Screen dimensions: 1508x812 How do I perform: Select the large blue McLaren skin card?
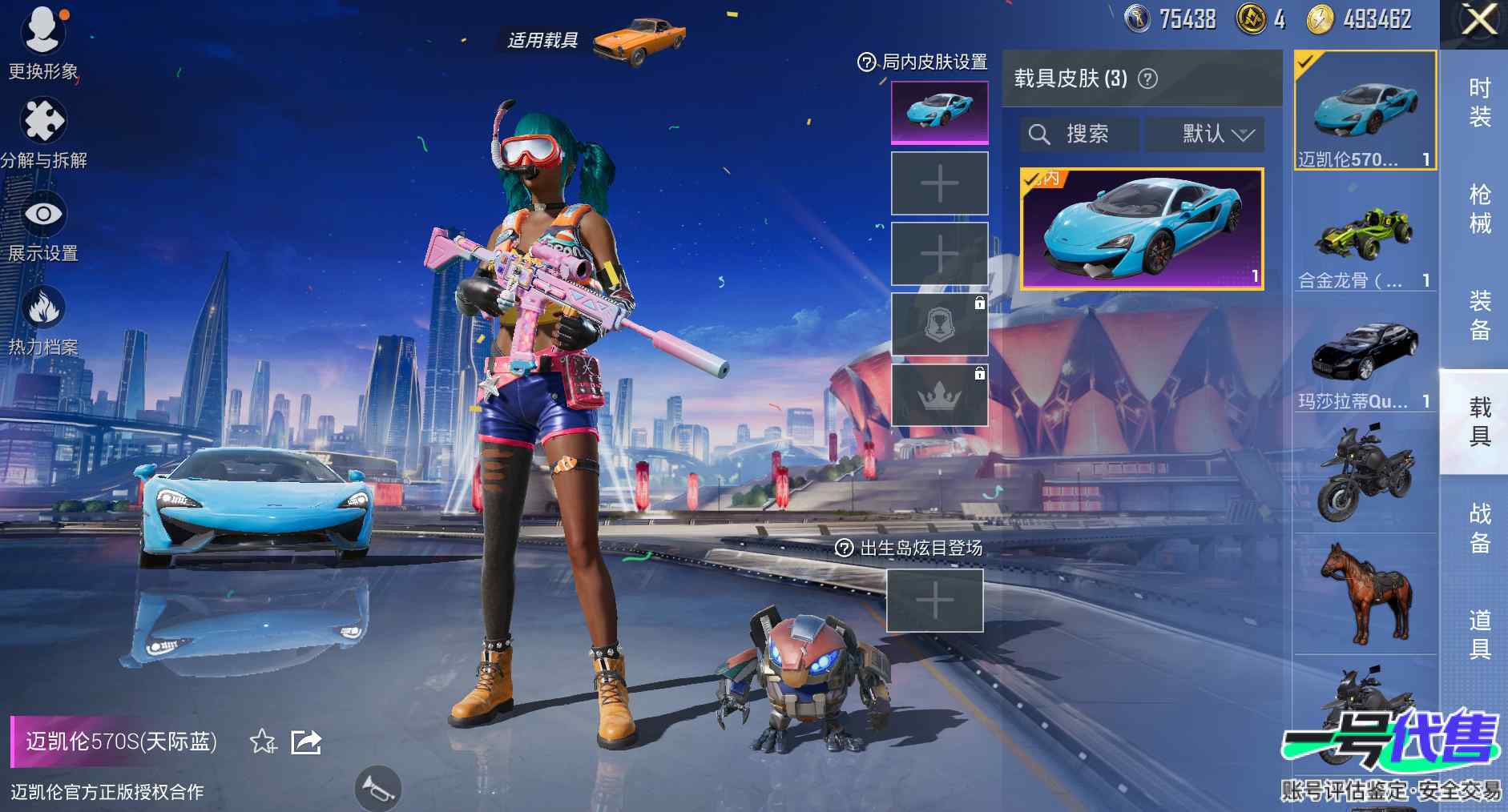(x=1142, y=229)
